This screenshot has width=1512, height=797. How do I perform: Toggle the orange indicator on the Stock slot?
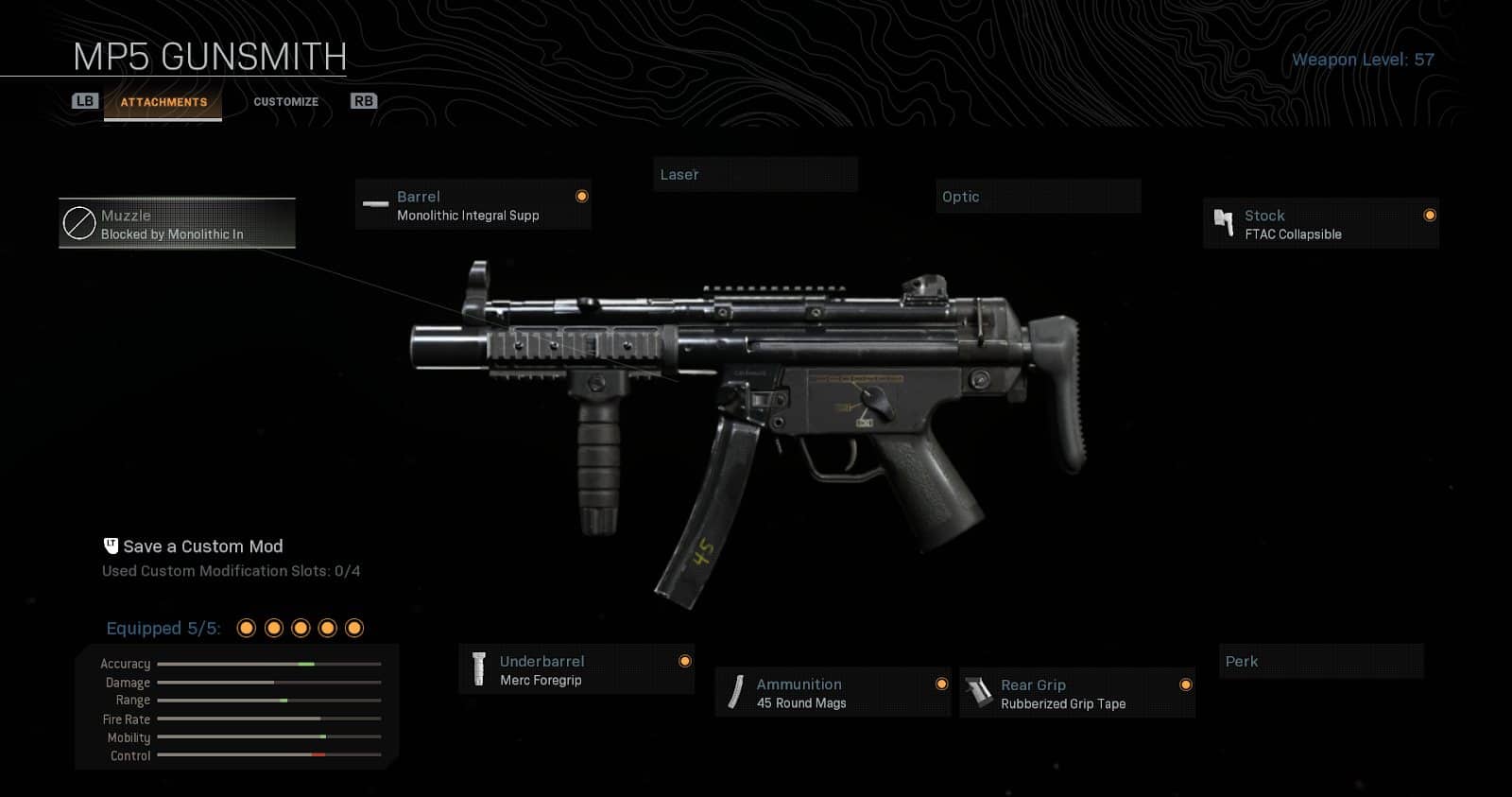click(1431, 215)
